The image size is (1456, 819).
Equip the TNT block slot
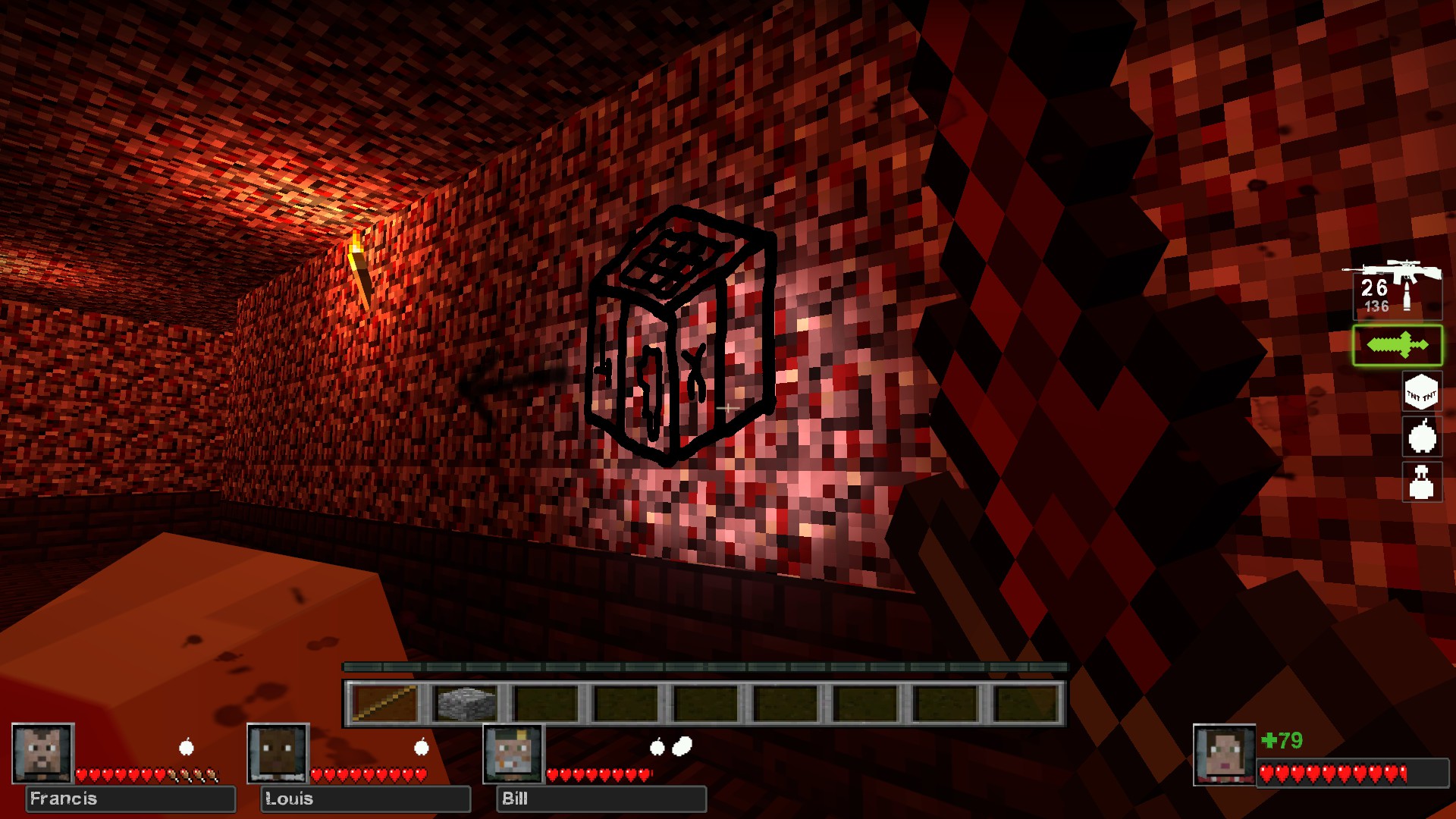(x=1421, y=393)
